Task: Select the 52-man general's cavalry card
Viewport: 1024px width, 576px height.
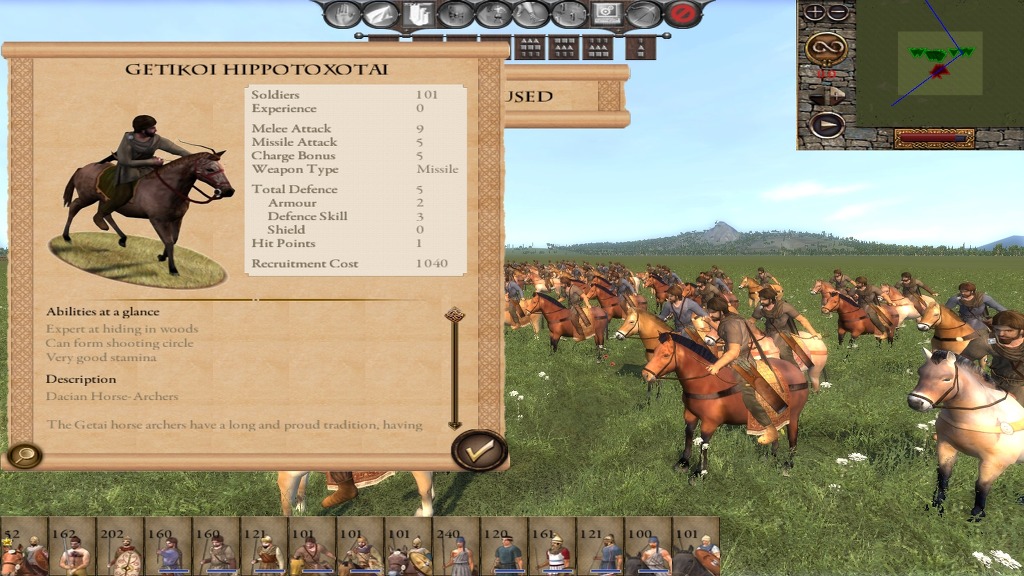Action: [x=23, y=546]
